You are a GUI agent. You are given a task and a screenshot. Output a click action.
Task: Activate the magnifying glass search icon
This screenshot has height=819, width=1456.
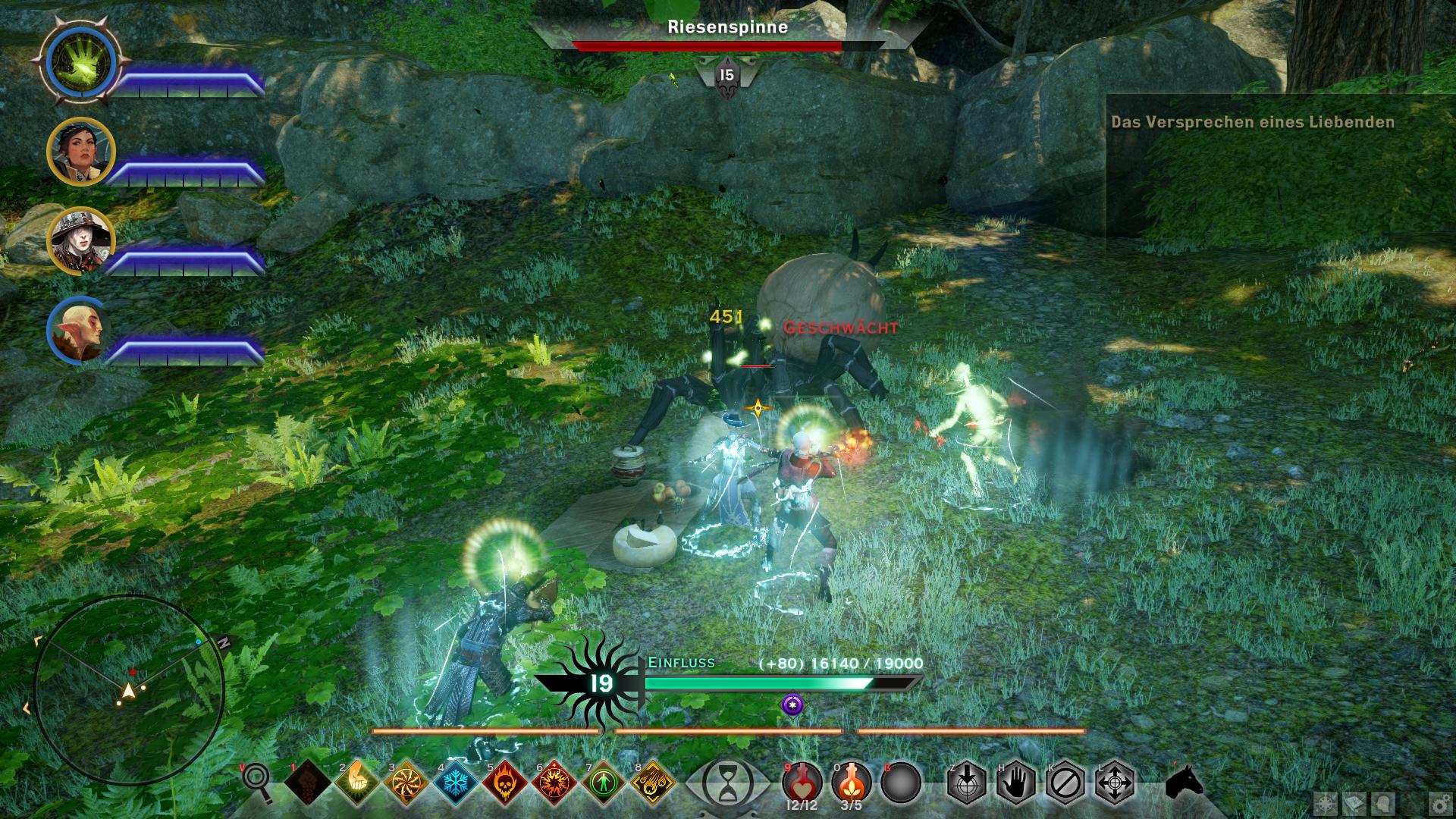tap(258, 781)
